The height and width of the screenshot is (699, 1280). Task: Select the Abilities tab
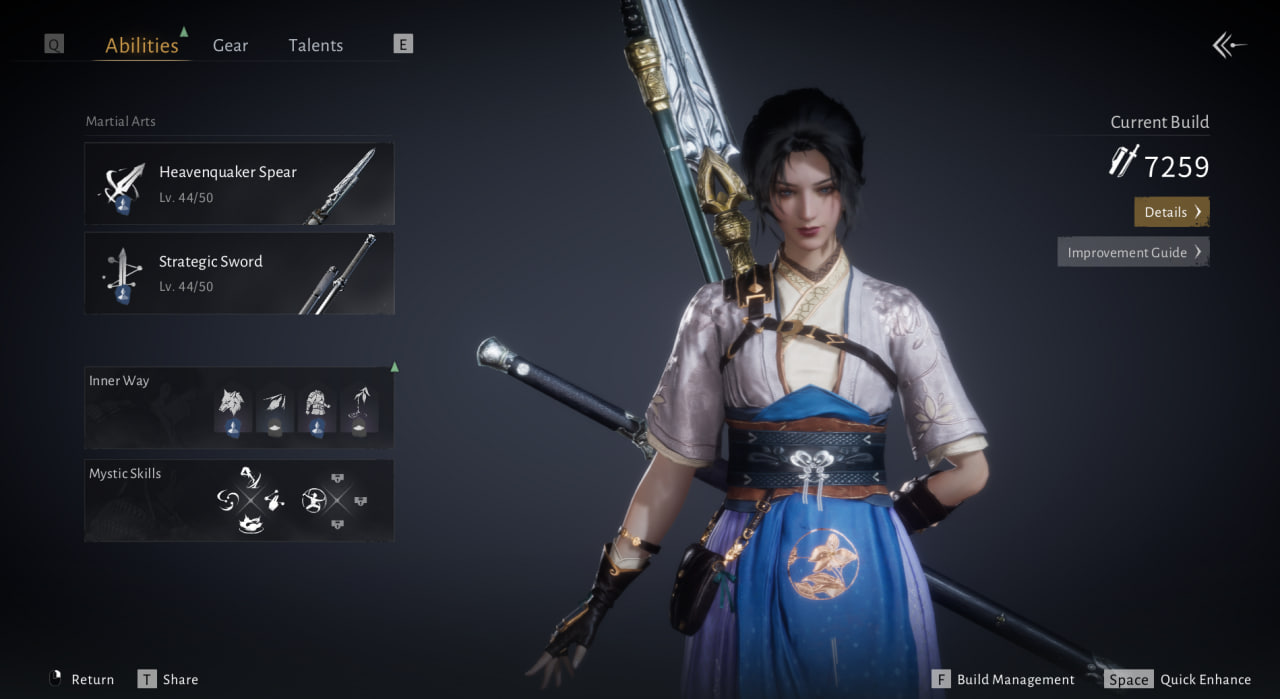tap(142, 45)
